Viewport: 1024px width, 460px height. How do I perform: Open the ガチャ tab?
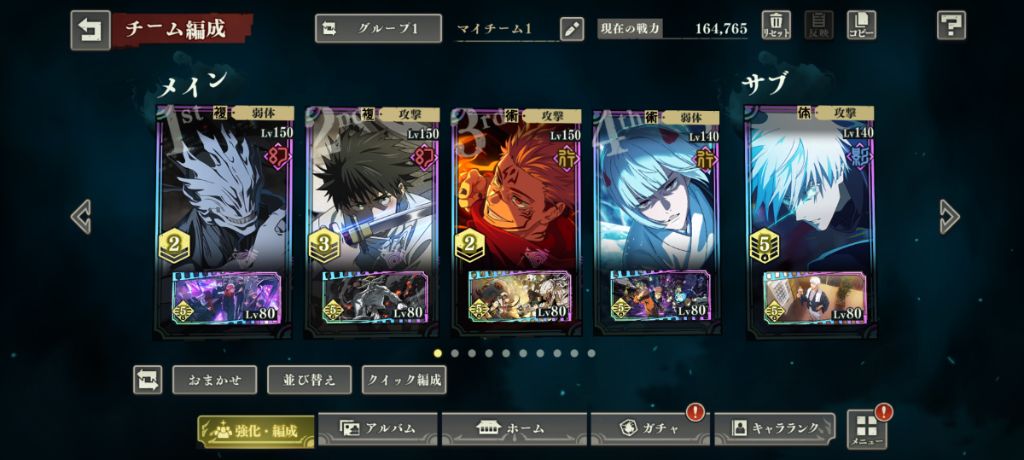click(649, 428)
